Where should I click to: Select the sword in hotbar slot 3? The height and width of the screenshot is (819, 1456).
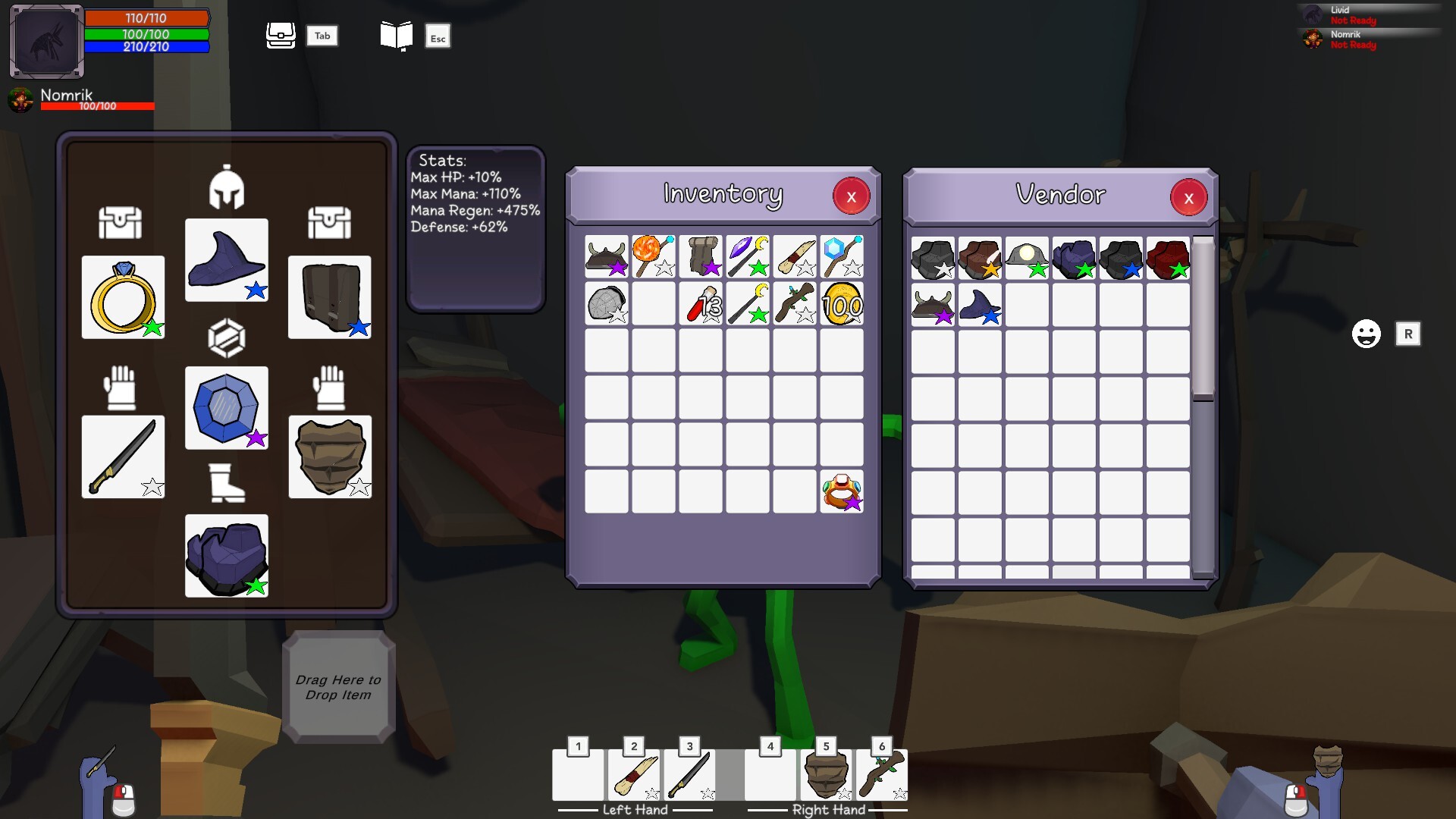[x=689, y=775]
